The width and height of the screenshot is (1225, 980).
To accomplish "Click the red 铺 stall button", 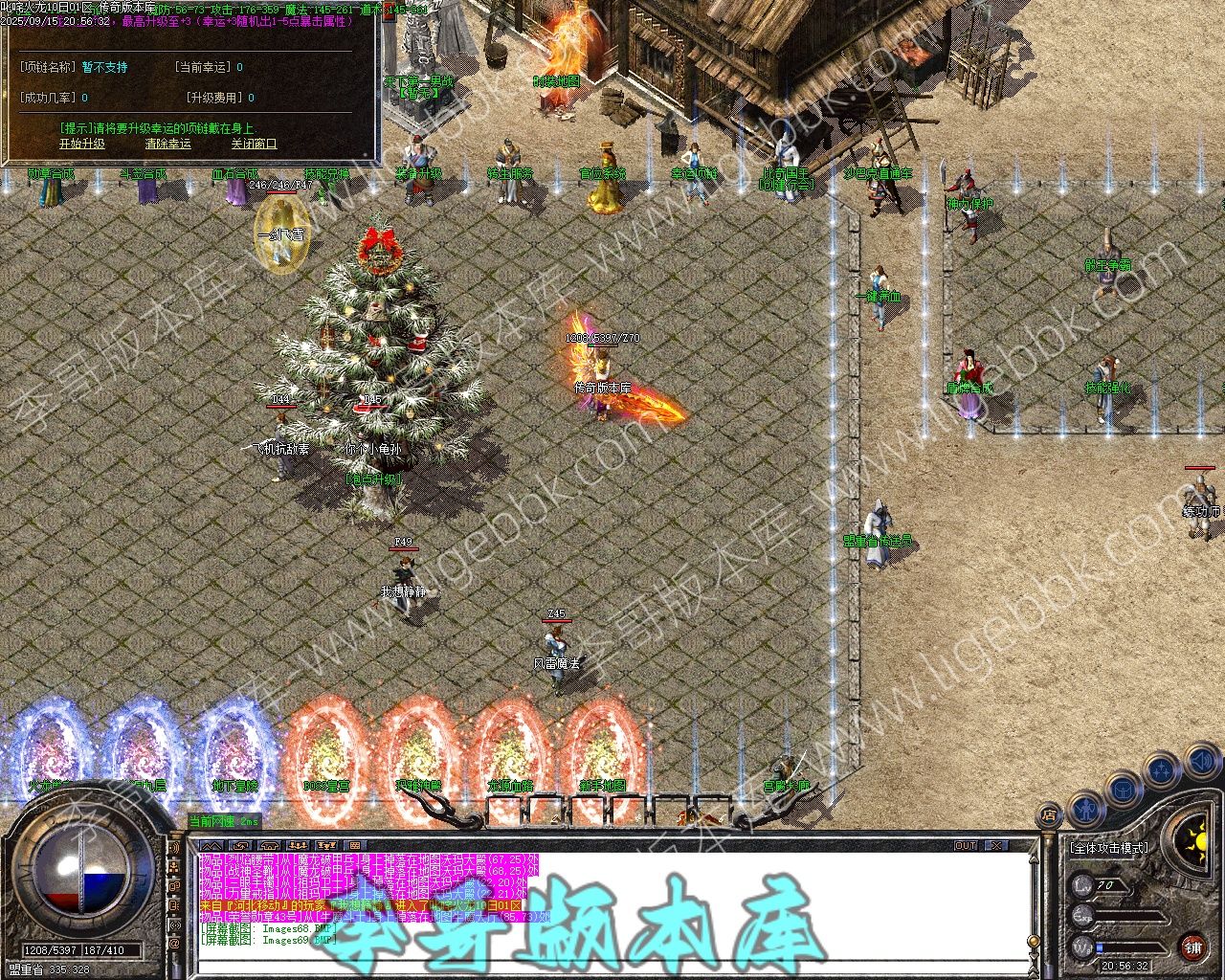I will (x=1192, y=948).
